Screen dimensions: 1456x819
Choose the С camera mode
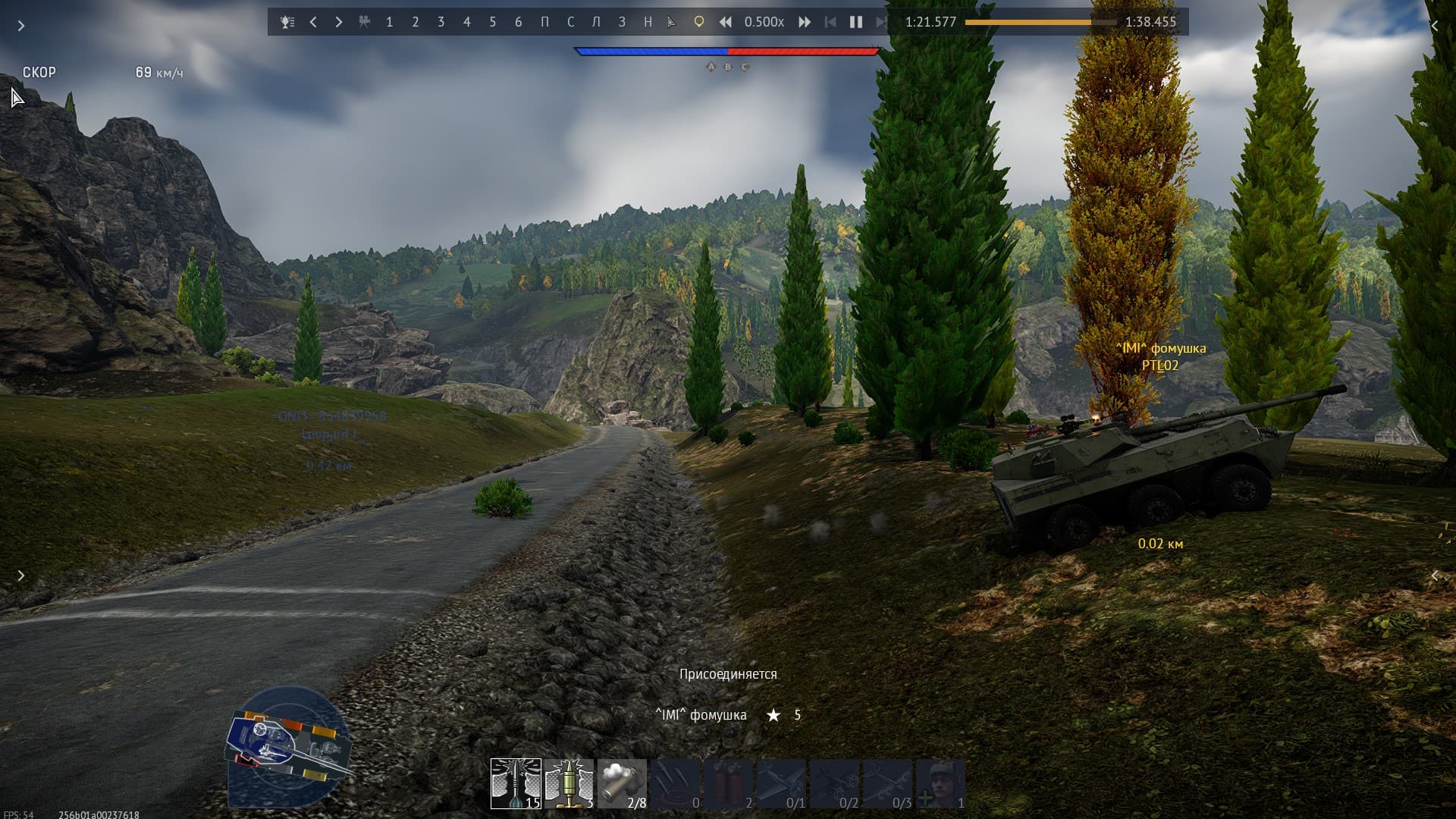[x=570, y=22]
